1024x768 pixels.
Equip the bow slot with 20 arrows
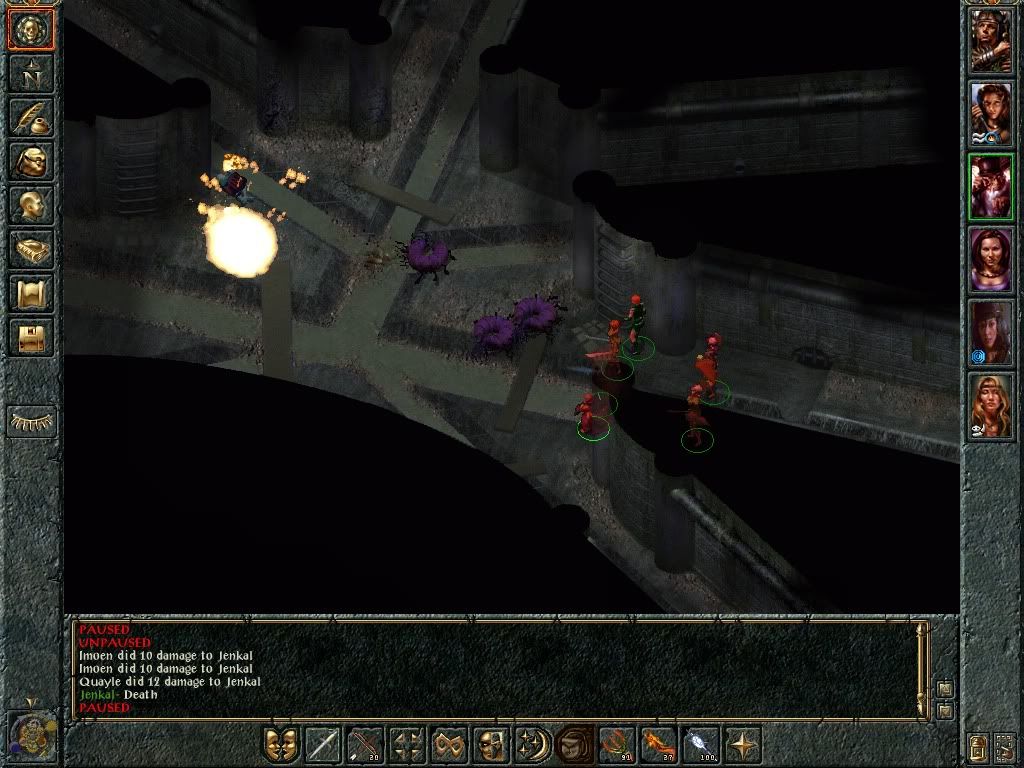pos(365,745)
